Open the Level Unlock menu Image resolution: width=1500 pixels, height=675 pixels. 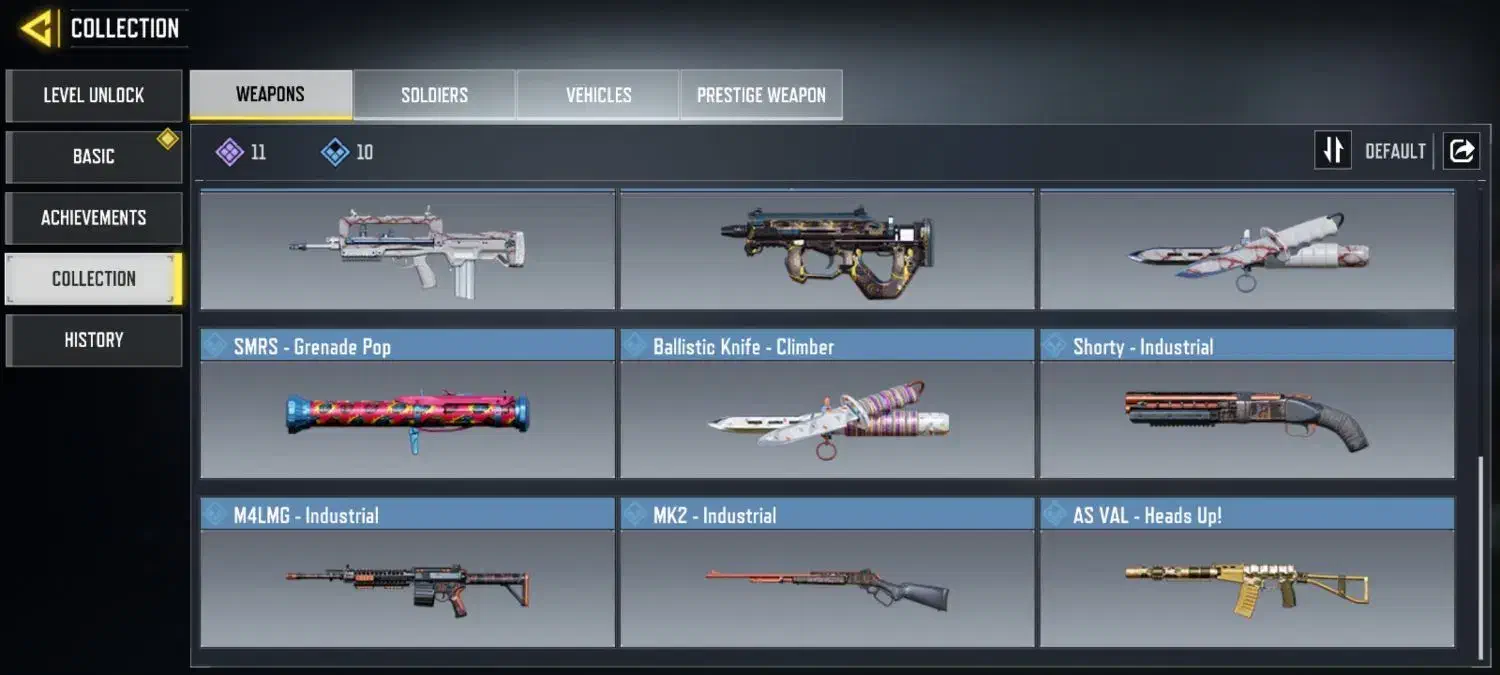[x=94, y=96]
